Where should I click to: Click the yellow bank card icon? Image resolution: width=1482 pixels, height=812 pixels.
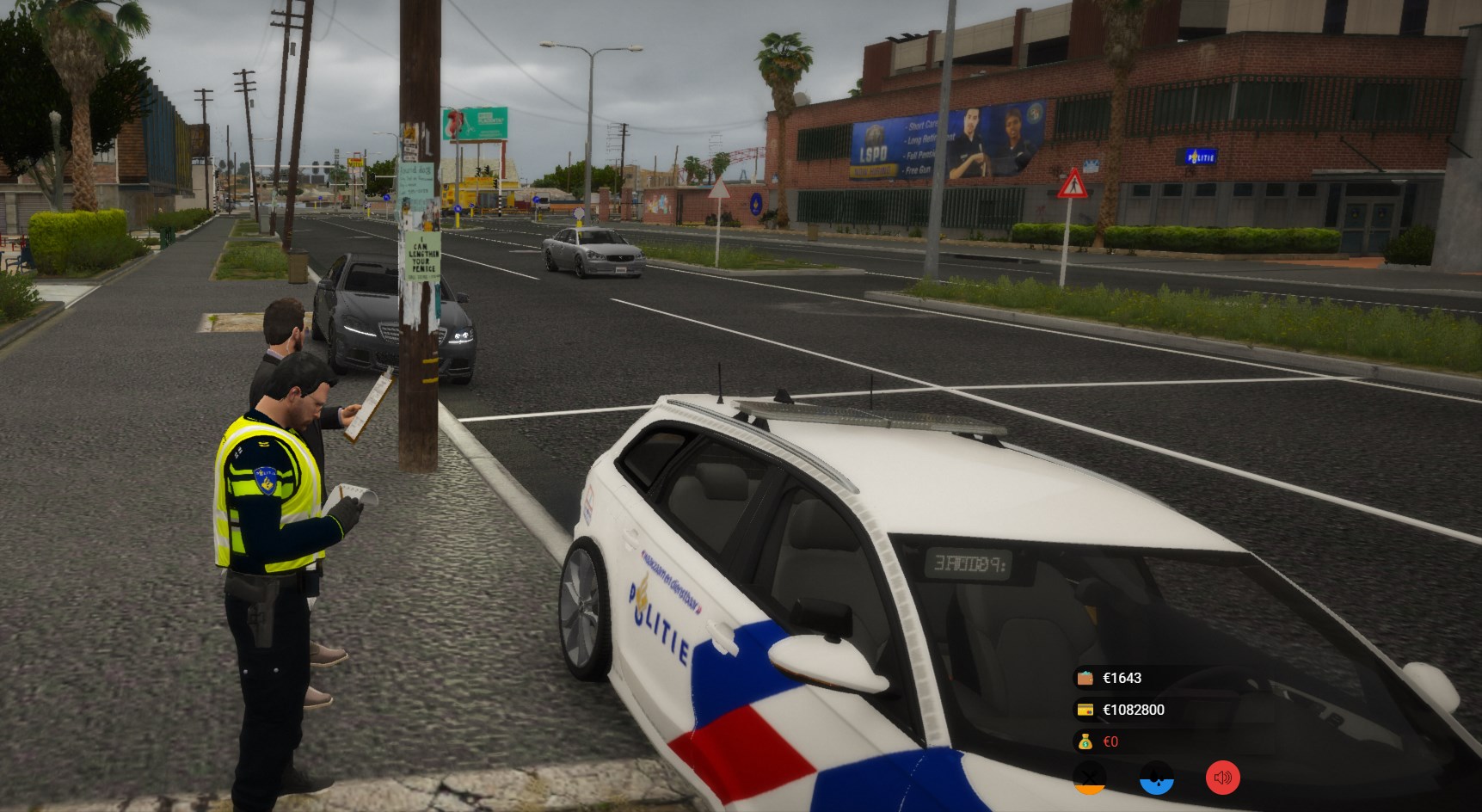[1085, 710]
